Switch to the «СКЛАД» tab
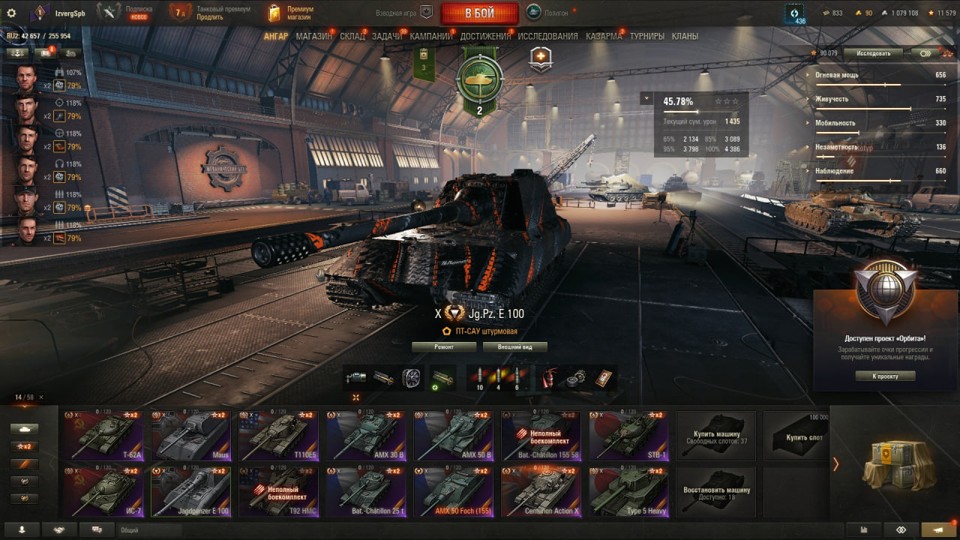Viewport: 960px width, 540px height. click(352, 36)
